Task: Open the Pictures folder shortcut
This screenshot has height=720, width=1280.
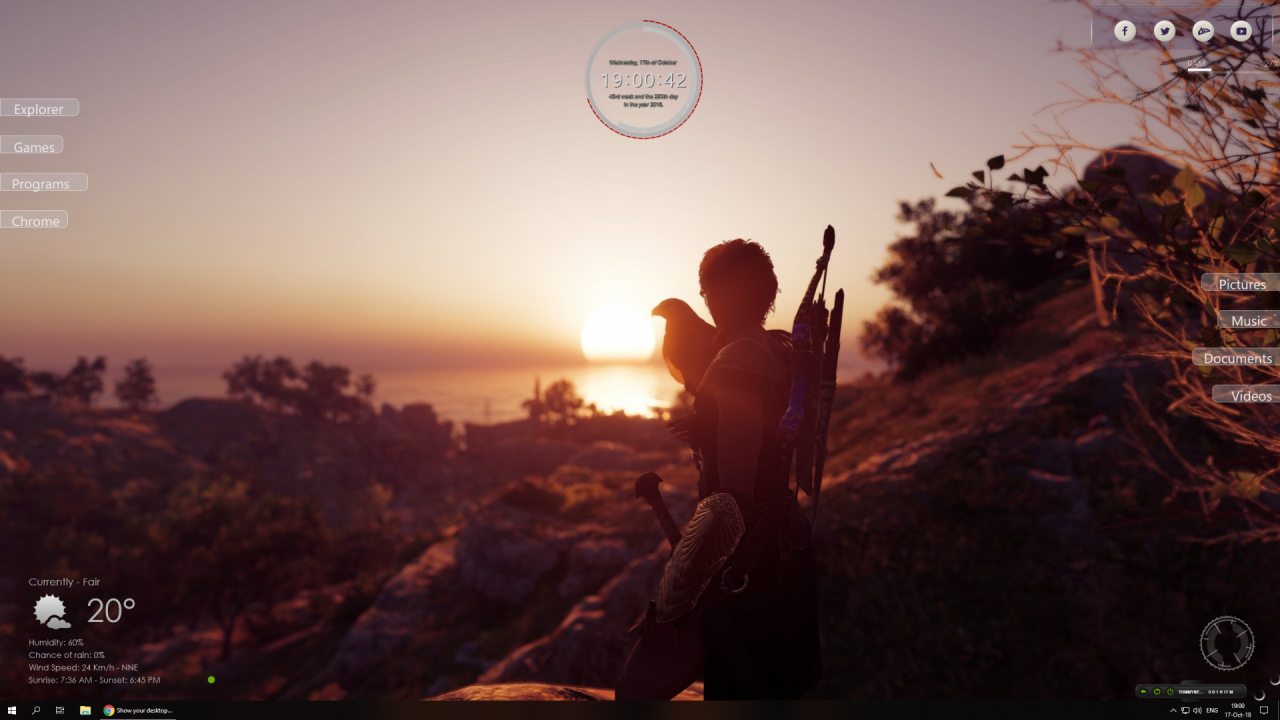Action: point(1242,284)
